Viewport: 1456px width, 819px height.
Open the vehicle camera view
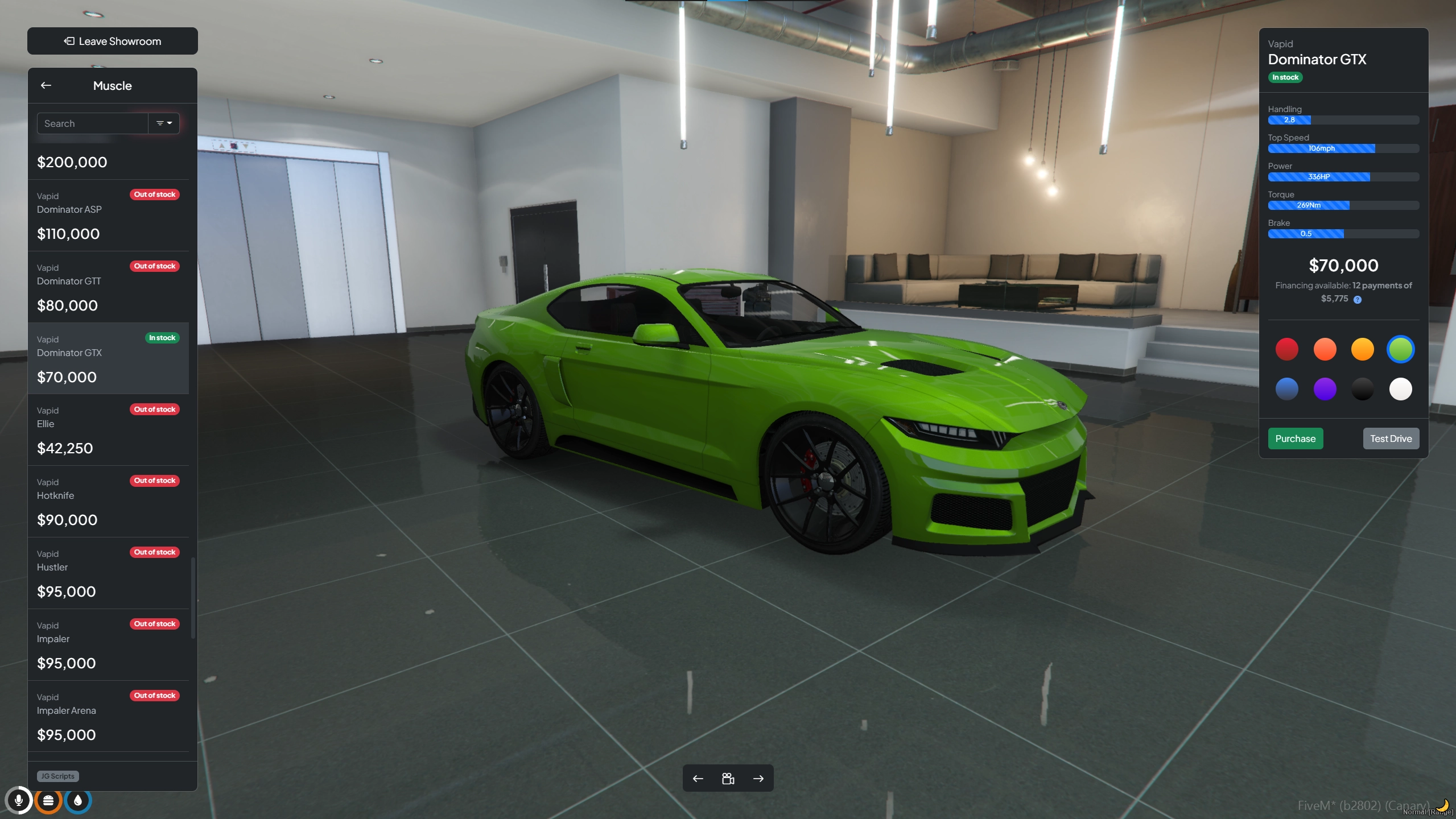[728, 778]
